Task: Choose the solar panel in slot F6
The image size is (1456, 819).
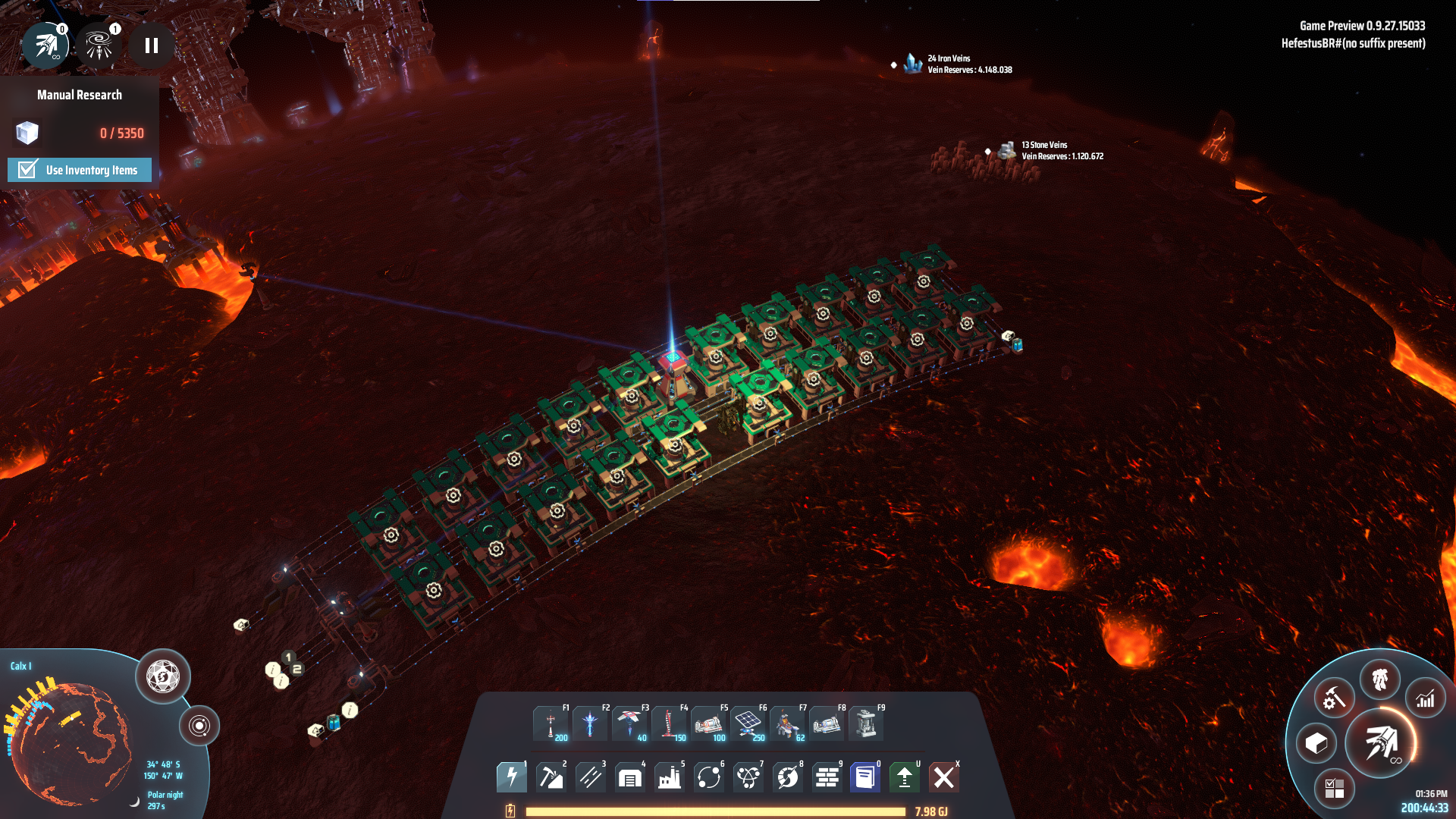Action: pyautogui.click(x=748, y=723)
